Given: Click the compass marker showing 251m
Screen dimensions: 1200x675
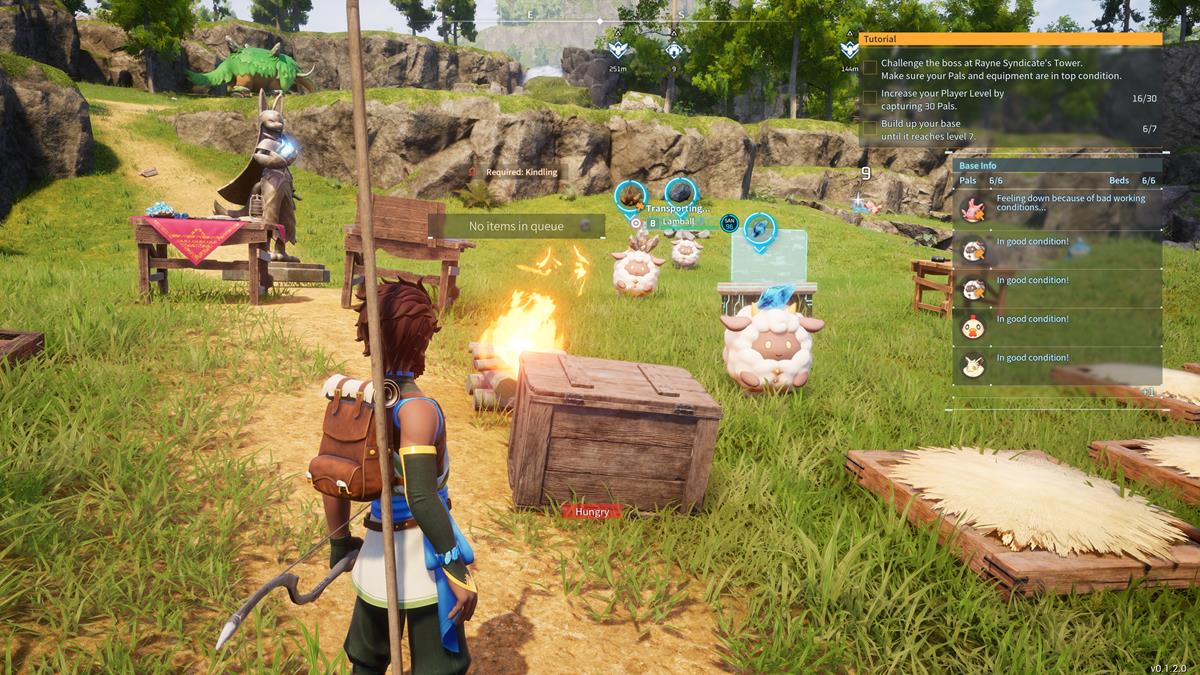Looking at the screenshot, I should pos(619,48).
